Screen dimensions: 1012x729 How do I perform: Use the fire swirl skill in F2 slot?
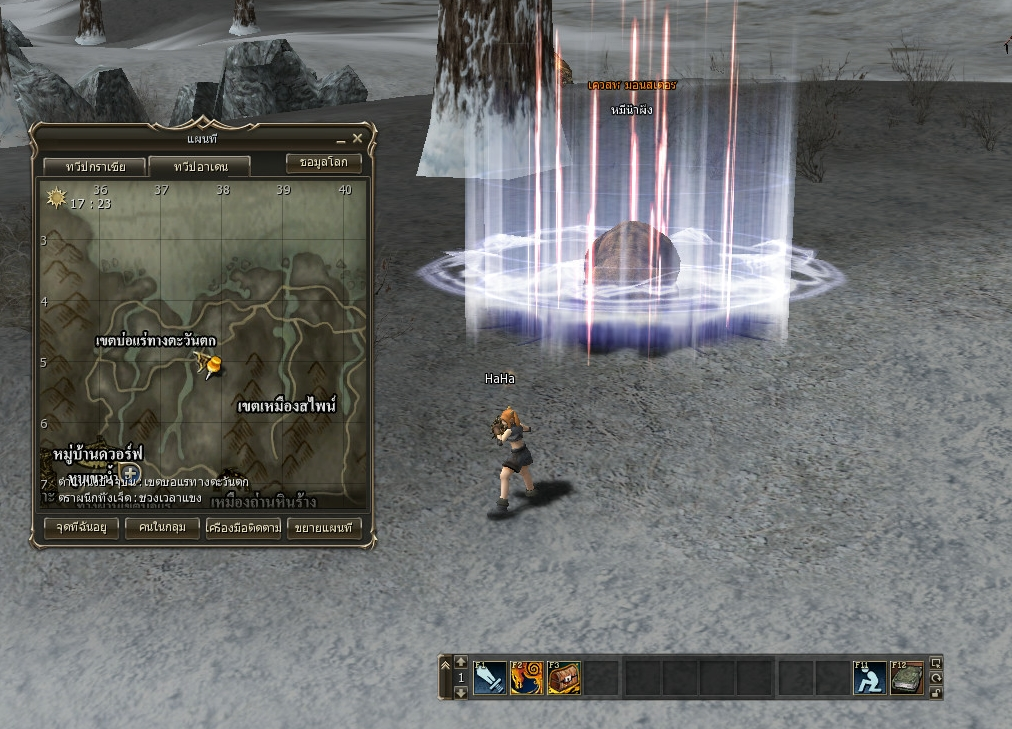coord(527,678)
